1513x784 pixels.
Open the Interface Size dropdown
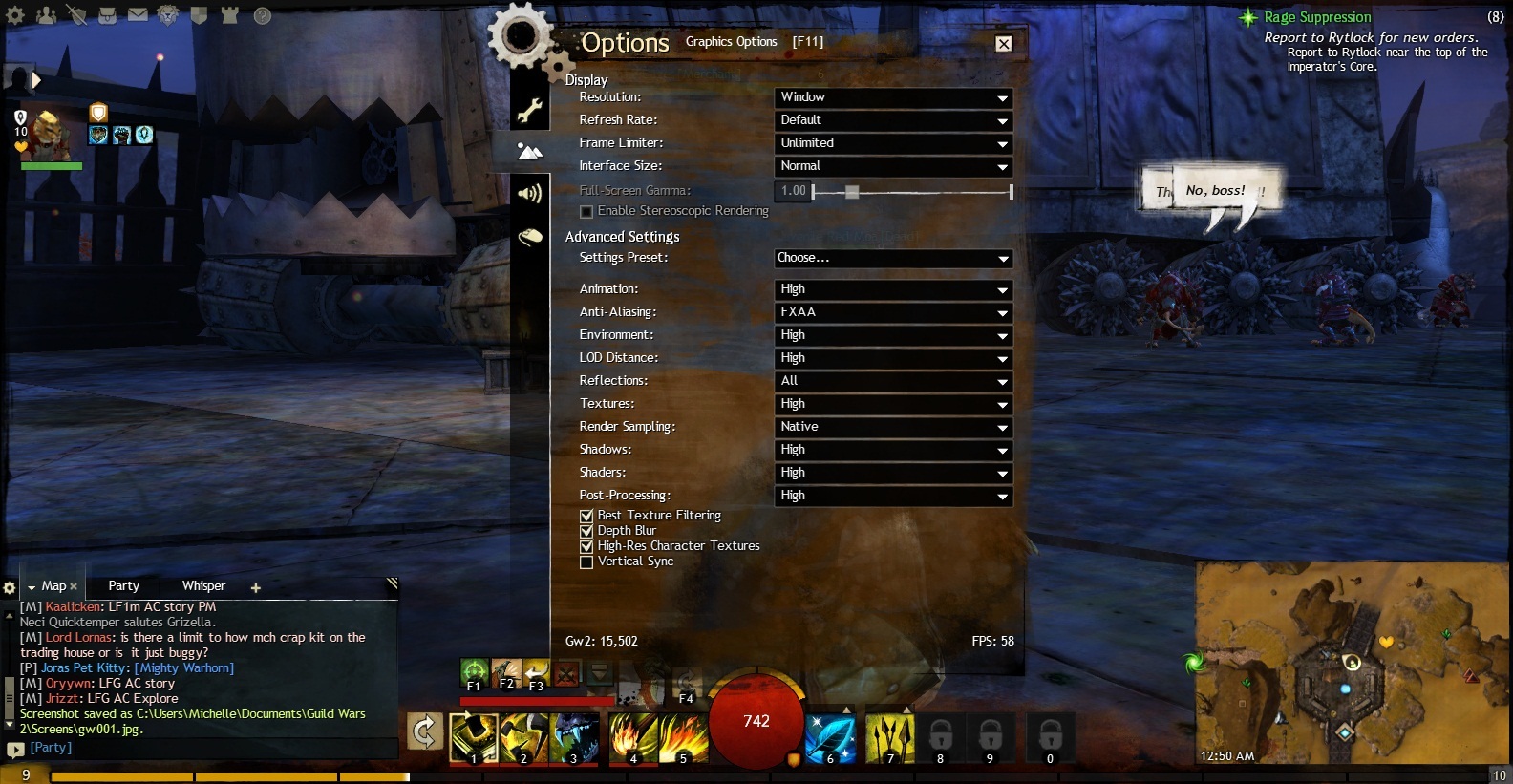pyautogui.click(x=892, y=166)
